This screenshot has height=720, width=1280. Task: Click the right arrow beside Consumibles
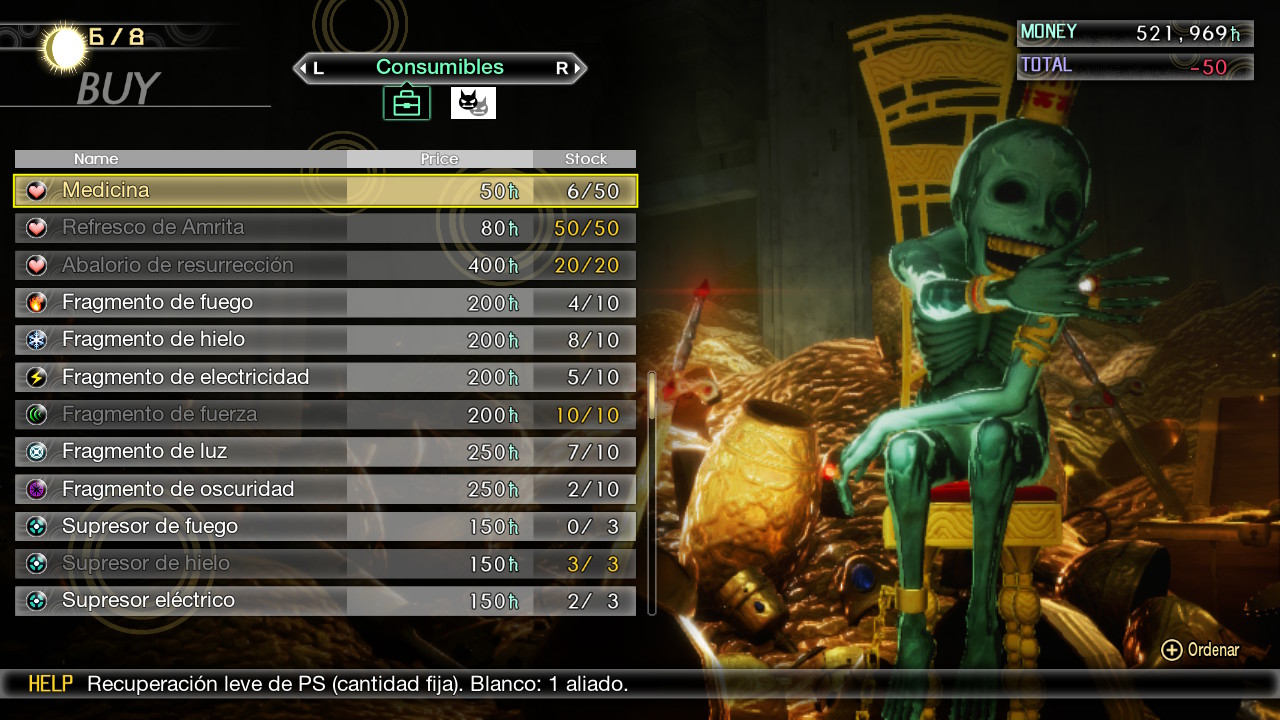click(x=577, y=68)
